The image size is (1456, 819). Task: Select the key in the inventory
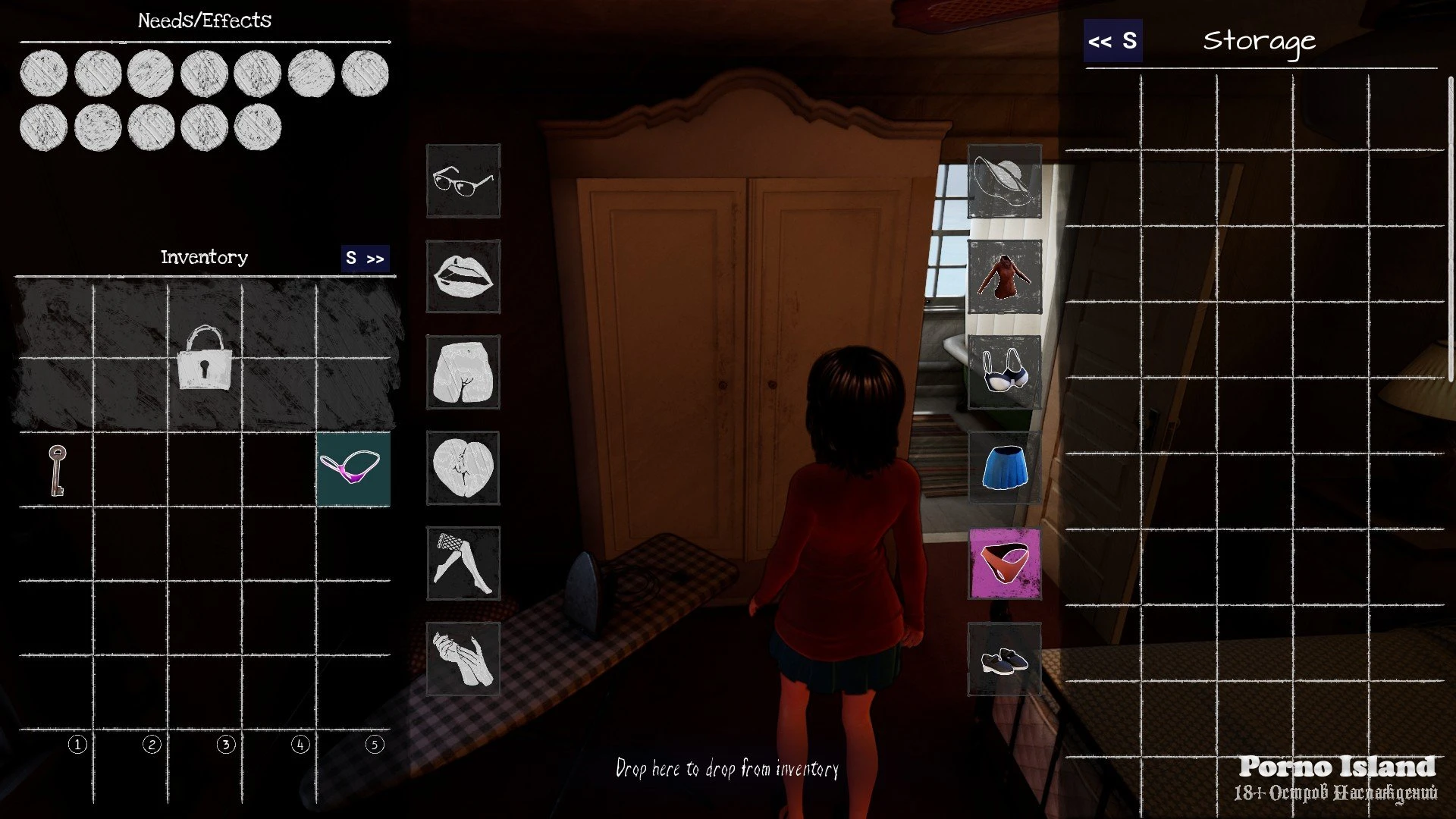pyautogui.click(x=57, y=470)
